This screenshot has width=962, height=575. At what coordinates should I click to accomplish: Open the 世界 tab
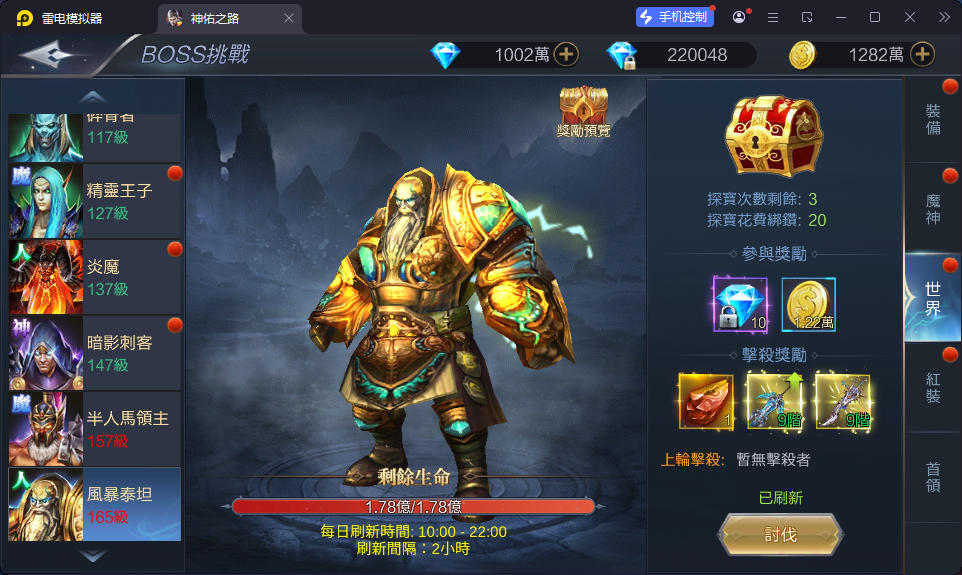[x=933, y=298]
